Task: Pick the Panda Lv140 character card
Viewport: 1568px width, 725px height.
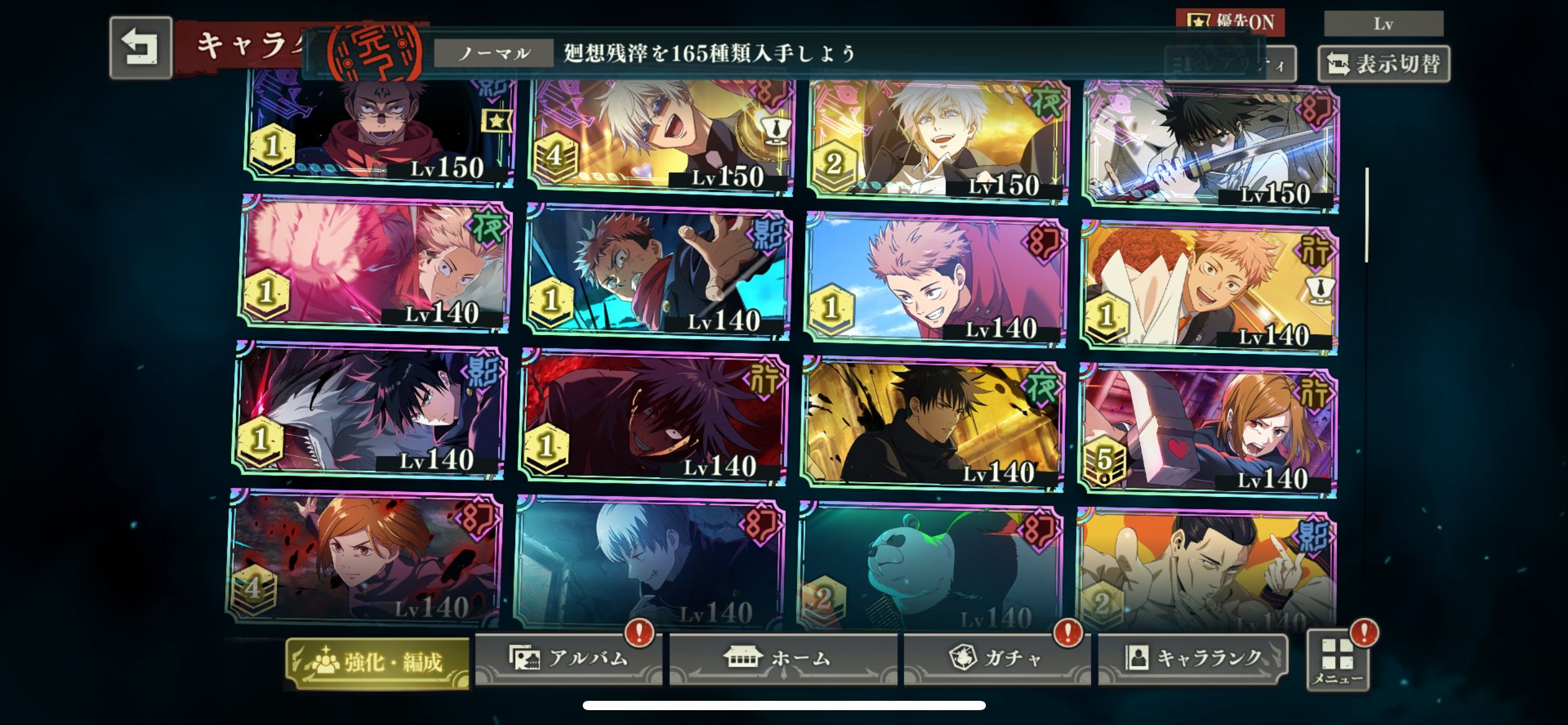Action: 930,567
